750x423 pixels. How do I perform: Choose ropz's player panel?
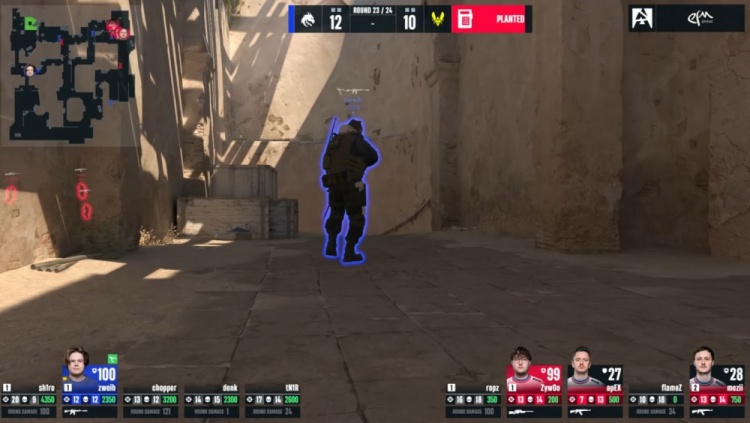coord(473,399)
